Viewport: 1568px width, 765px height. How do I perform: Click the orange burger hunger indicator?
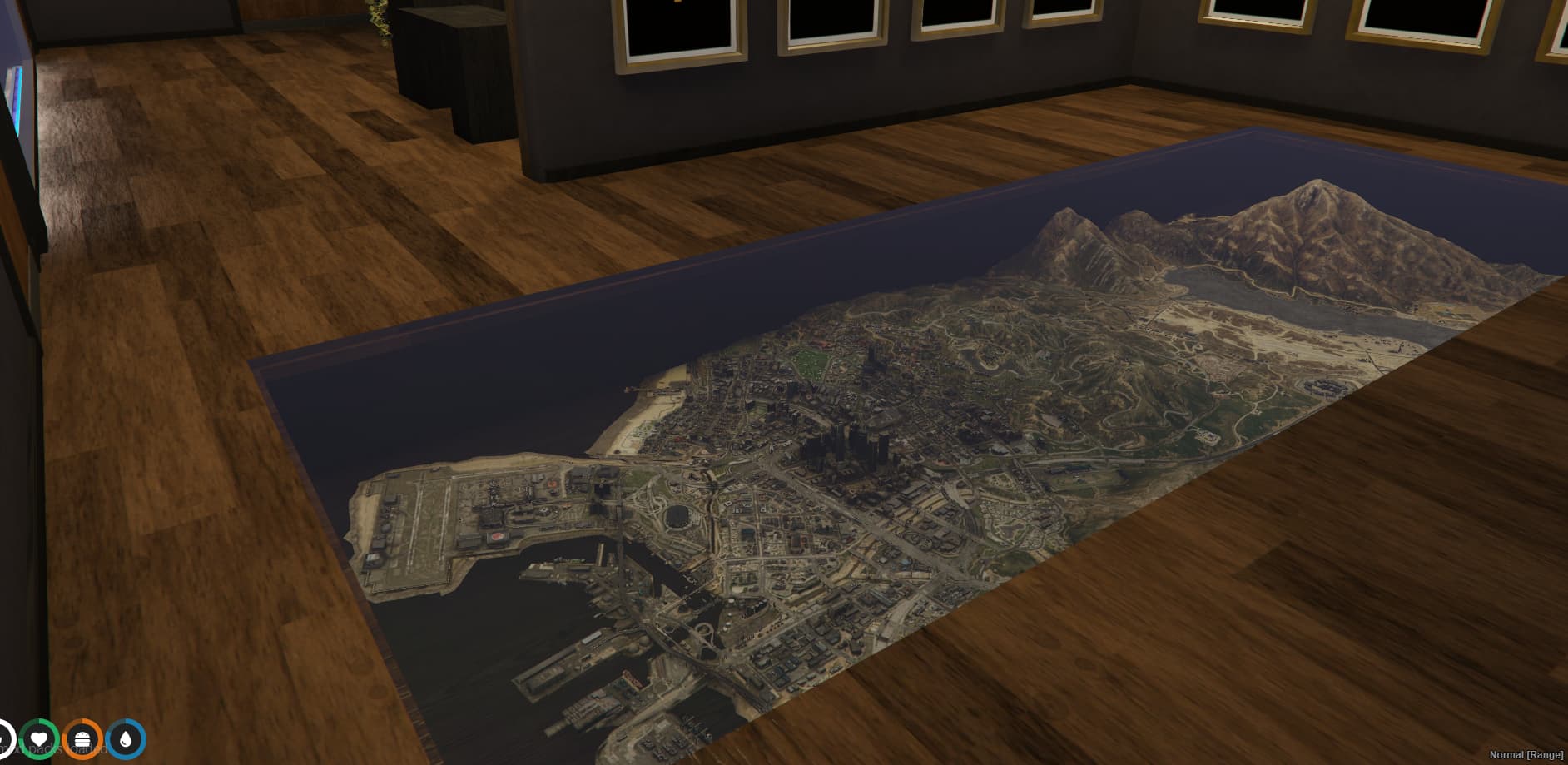[82, 740]
